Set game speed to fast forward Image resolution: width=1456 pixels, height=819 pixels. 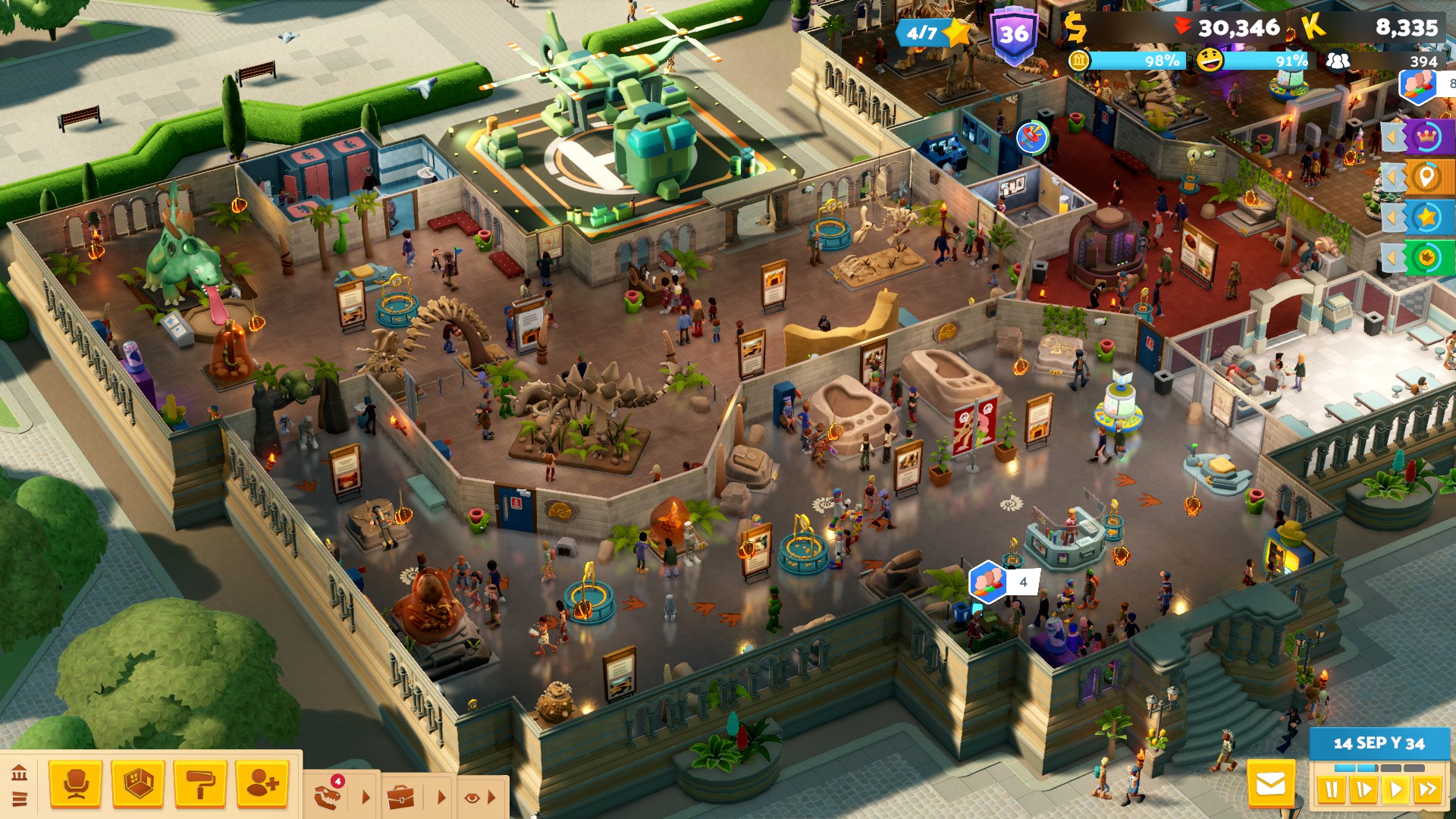tap(1427, 790)
